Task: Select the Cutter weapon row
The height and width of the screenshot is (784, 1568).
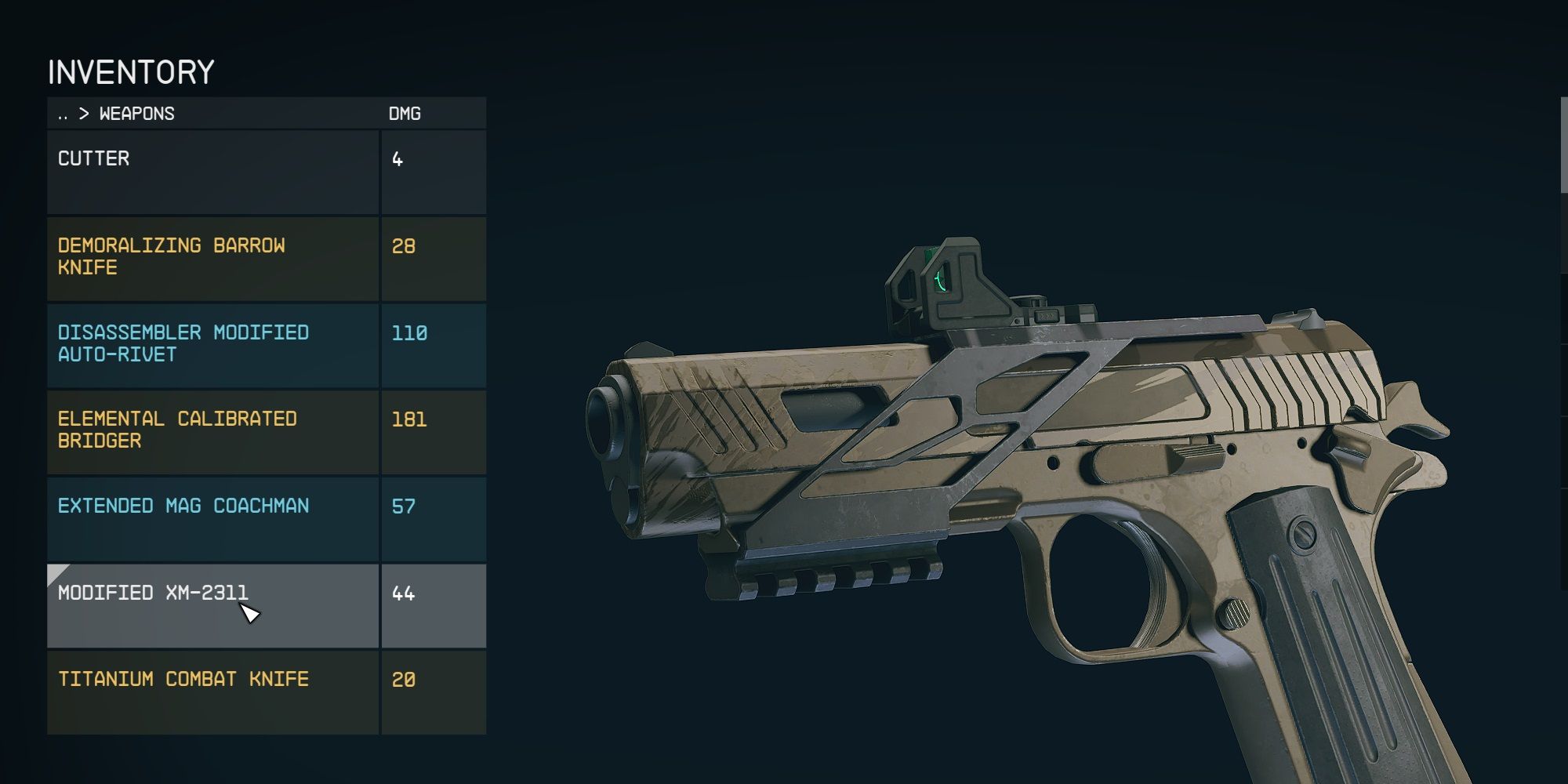Action: 212,172
